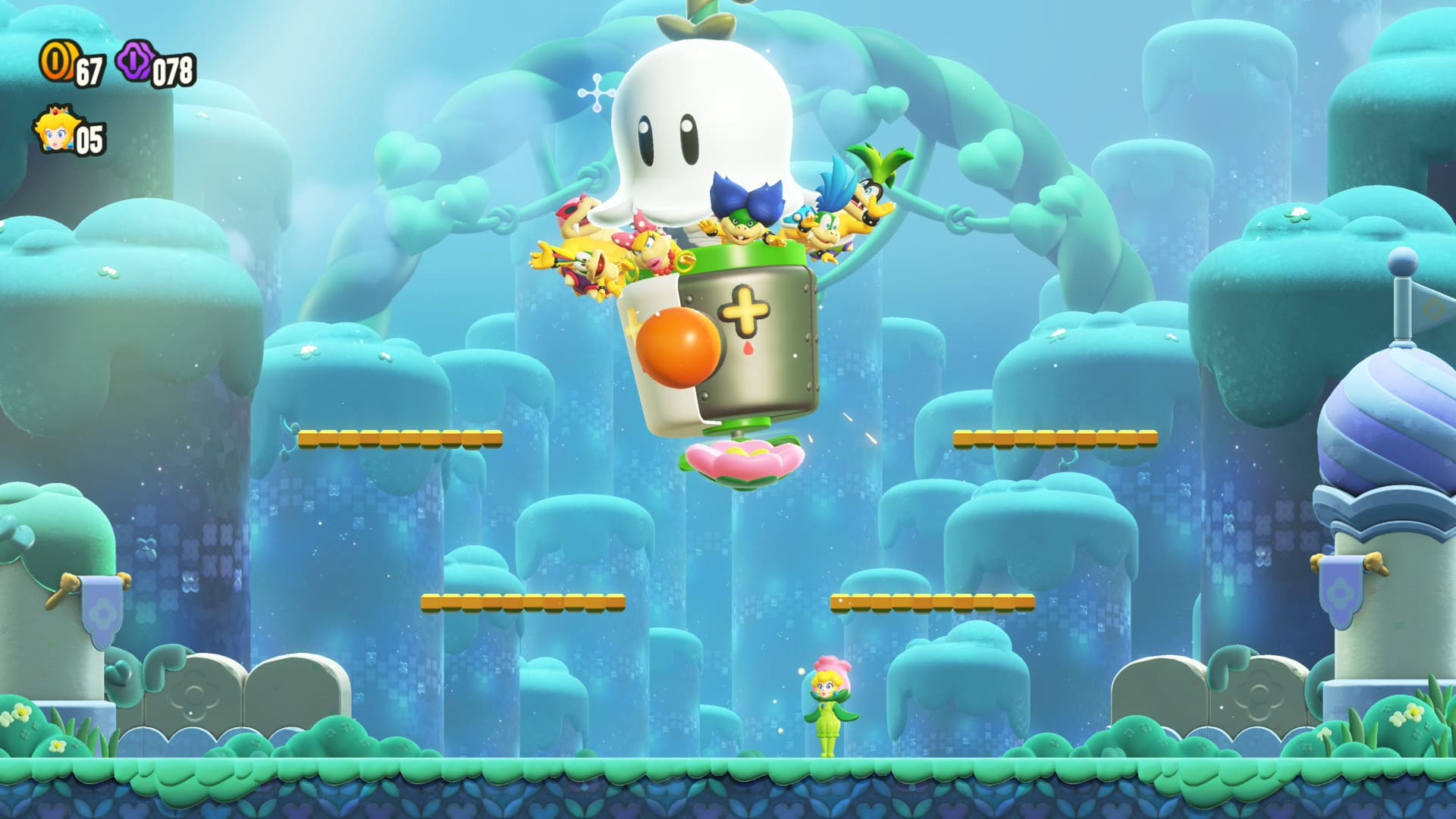
Task: Click the gold coin icon
Action: (x=57, y=62)
